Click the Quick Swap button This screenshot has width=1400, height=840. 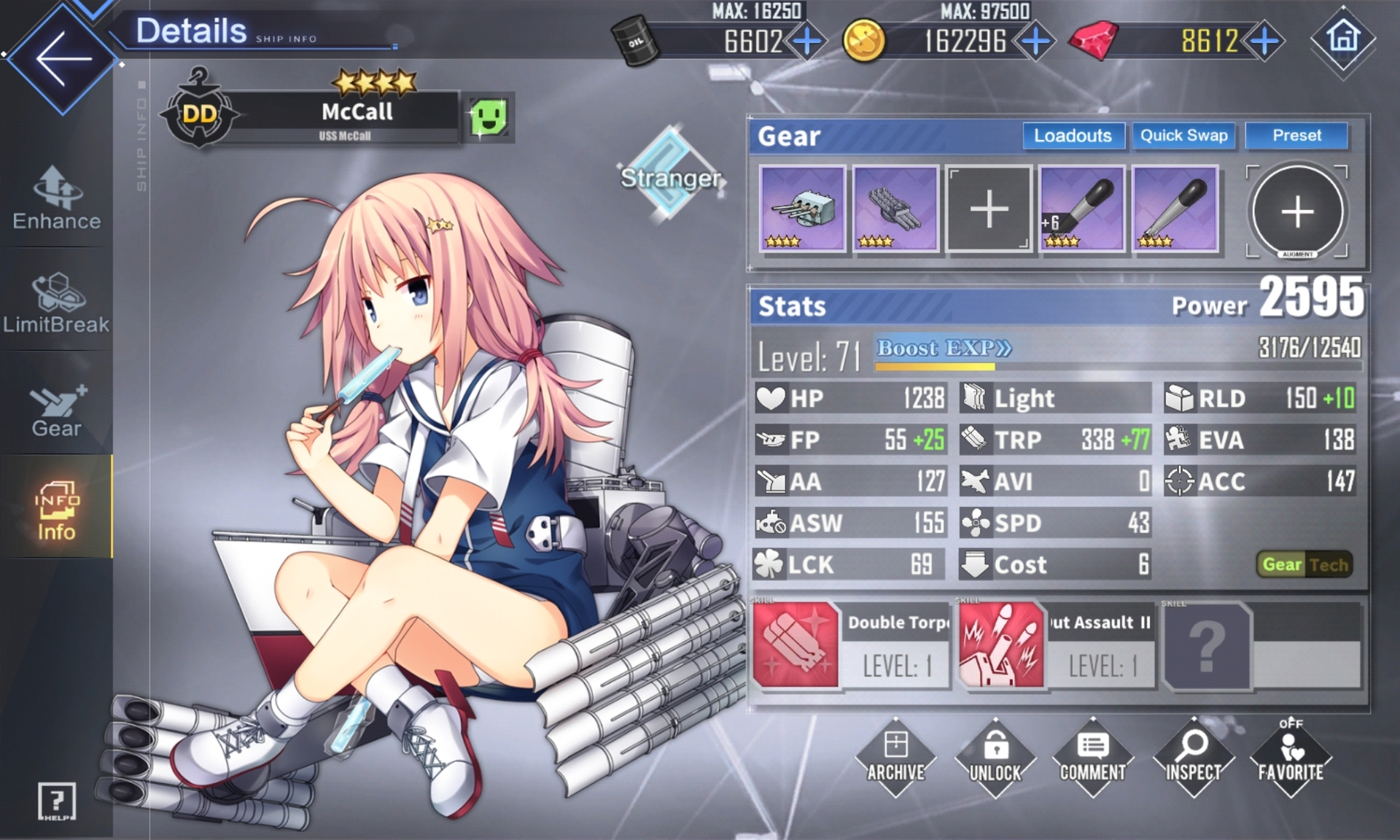coord(1183,136)
